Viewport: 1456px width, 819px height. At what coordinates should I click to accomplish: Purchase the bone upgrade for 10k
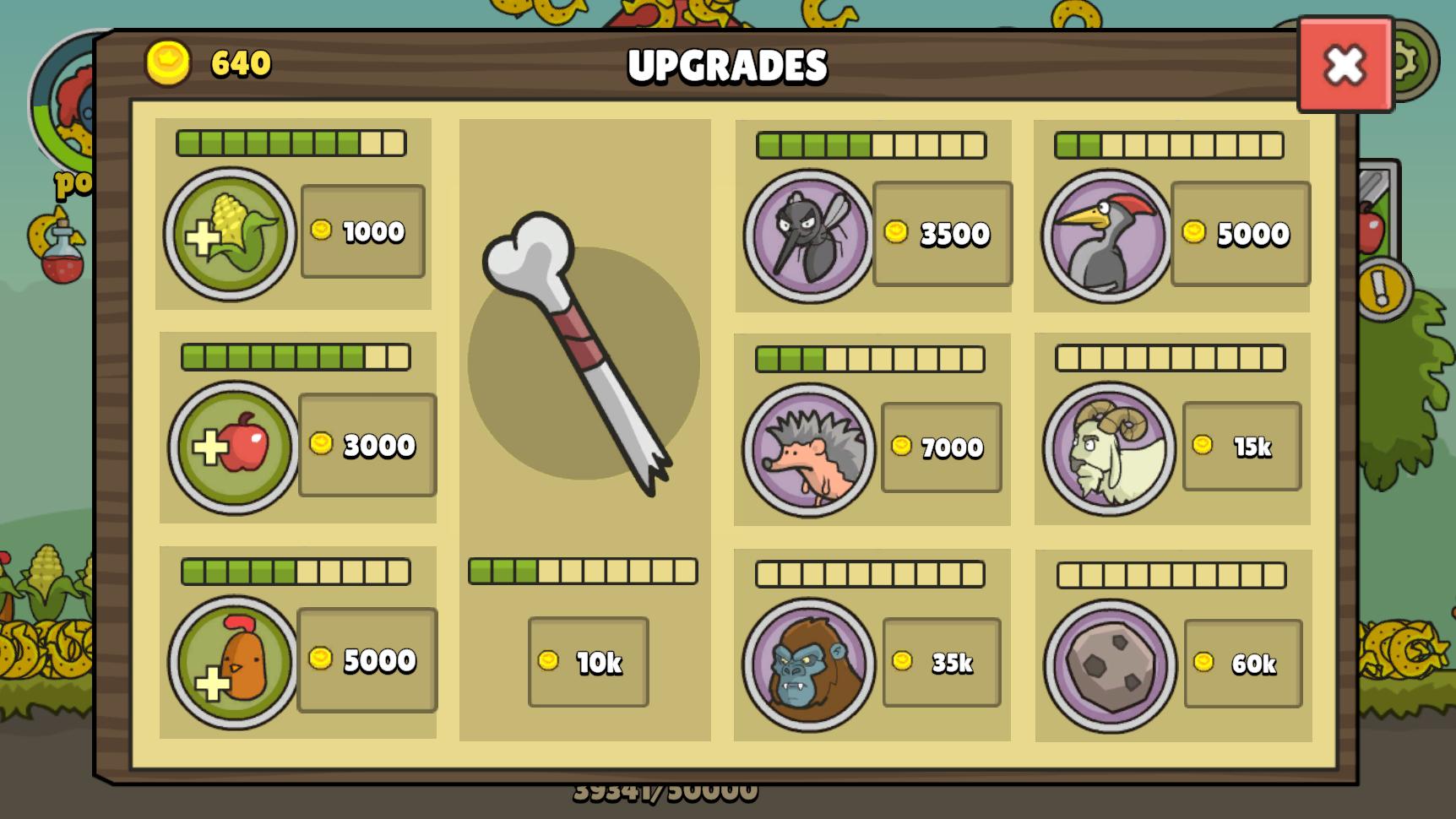(588, 663)
